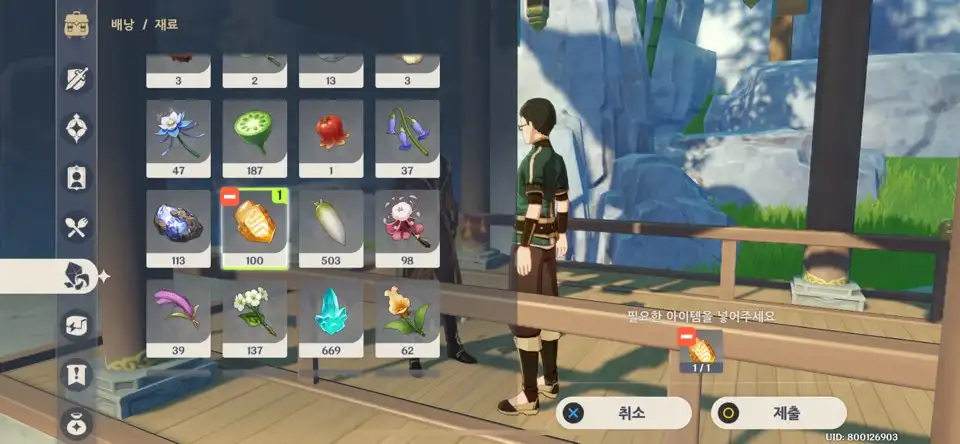
Task: Switch to the food tab with fork icon
Action: pos(78,228)
